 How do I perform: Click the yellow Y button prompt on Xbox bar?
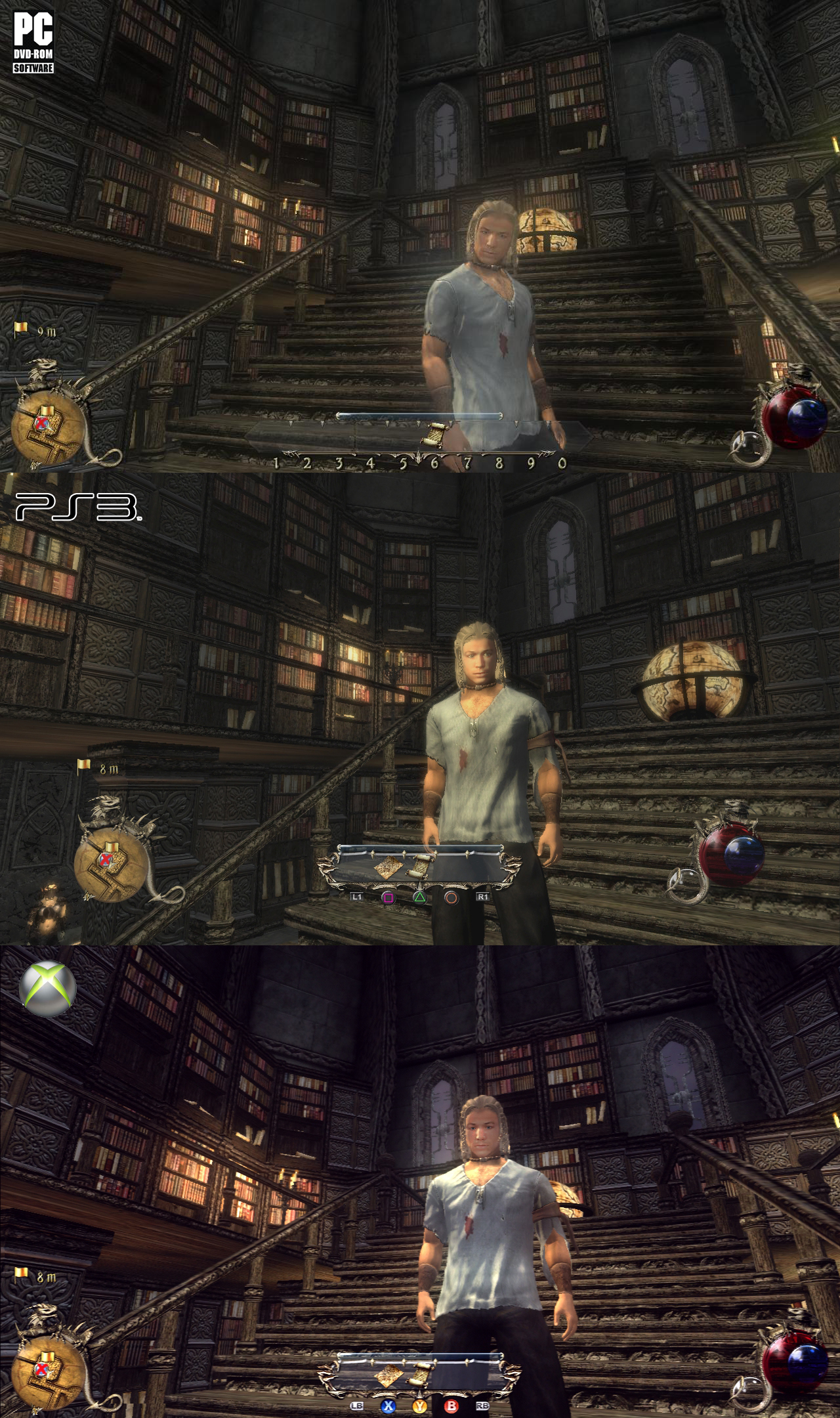[420, 1405]
